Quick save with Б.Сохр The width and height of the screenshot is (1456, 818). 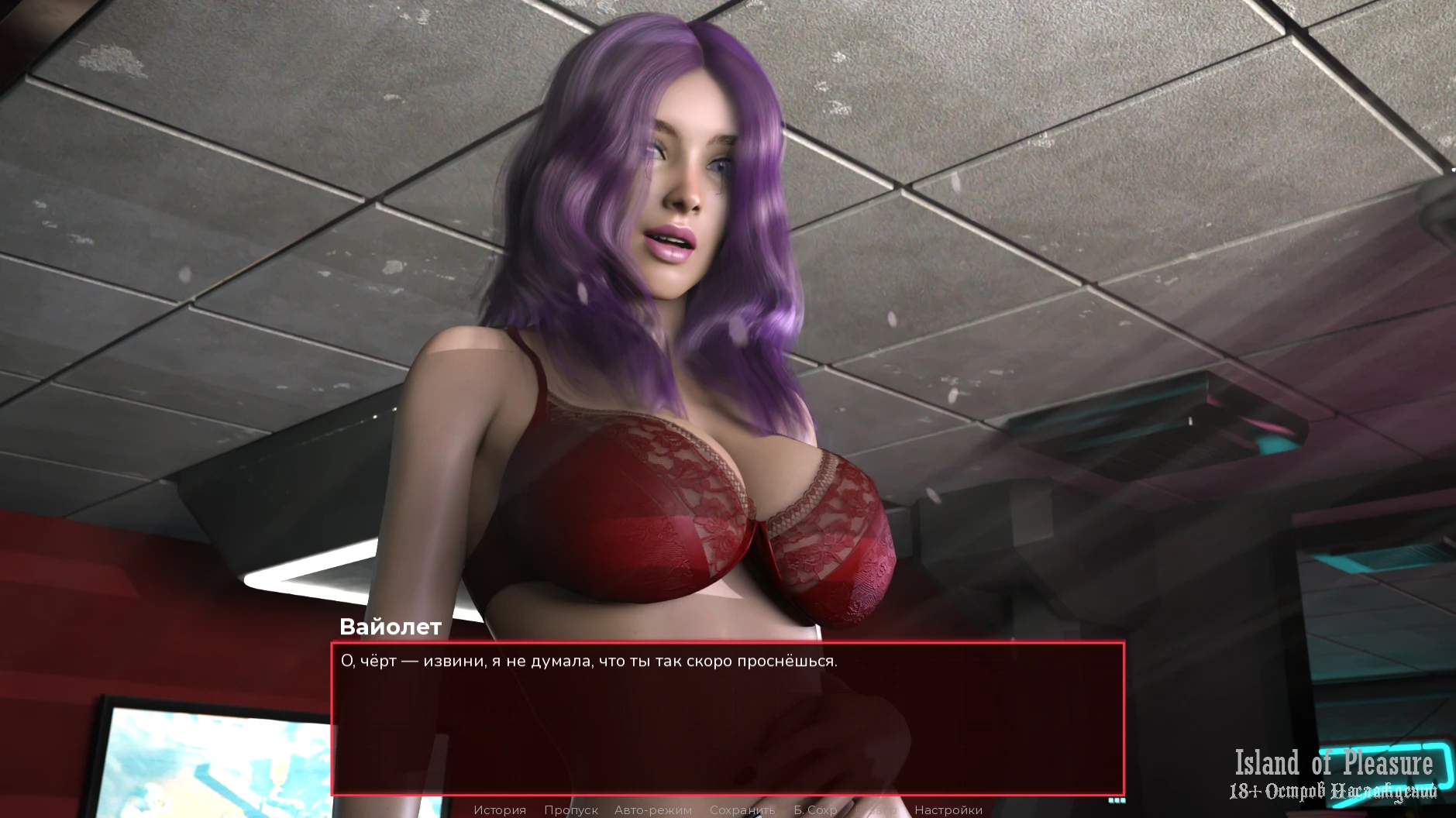(x=815, y=809)
